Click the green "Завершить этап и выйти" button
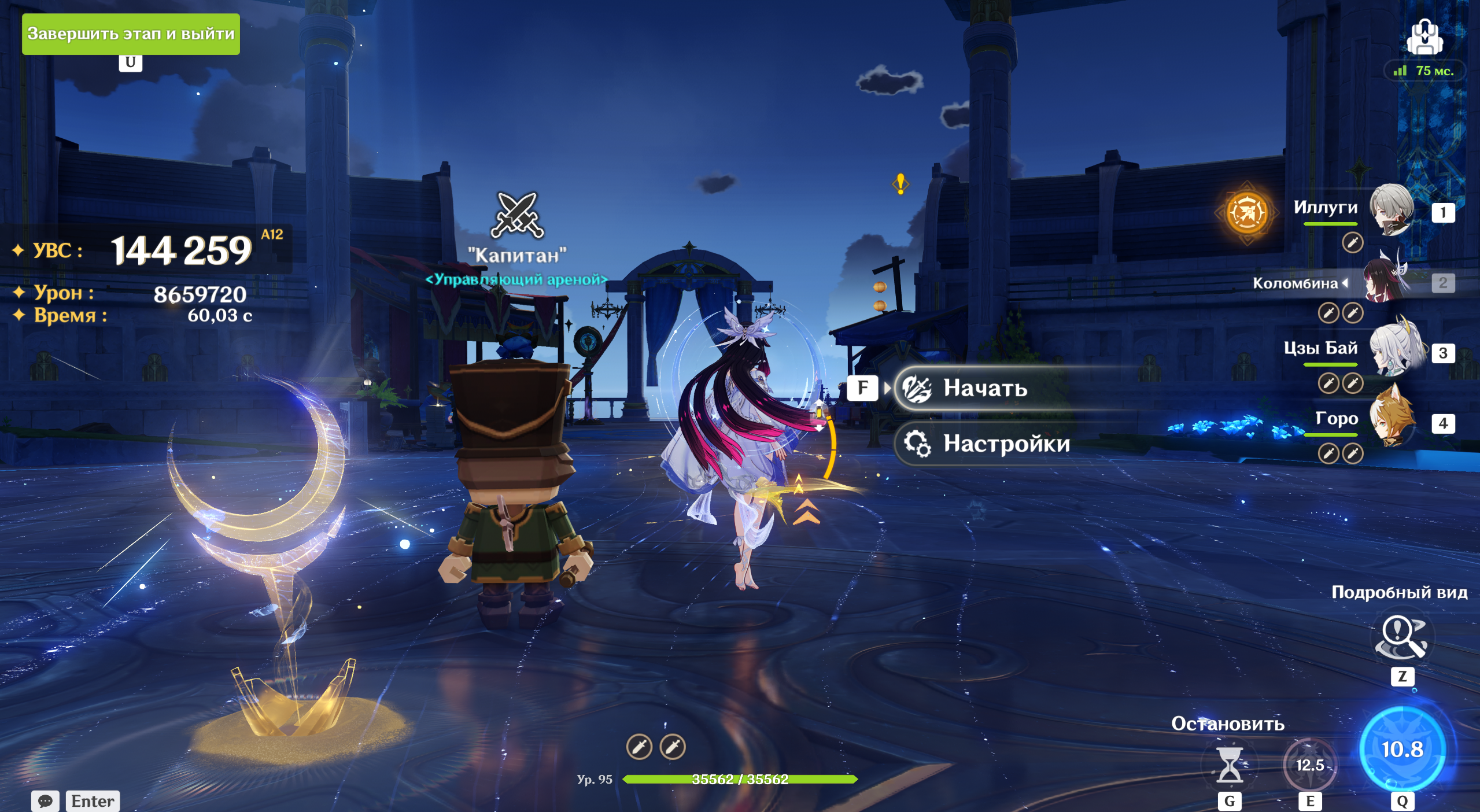The image size is (1480, 812). point(131,34)
